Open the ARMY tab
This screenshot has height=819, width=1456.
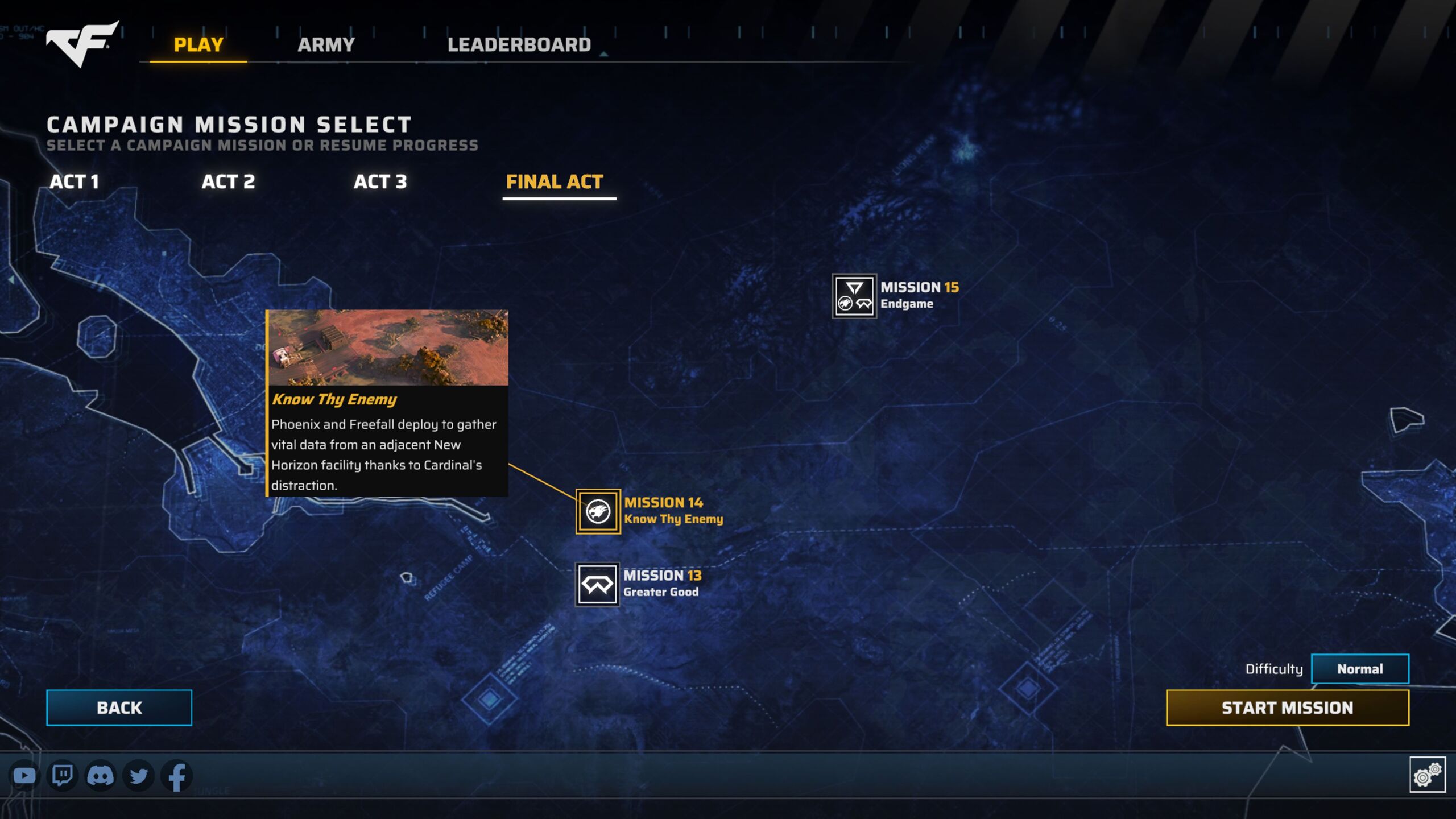click(326, 44)
